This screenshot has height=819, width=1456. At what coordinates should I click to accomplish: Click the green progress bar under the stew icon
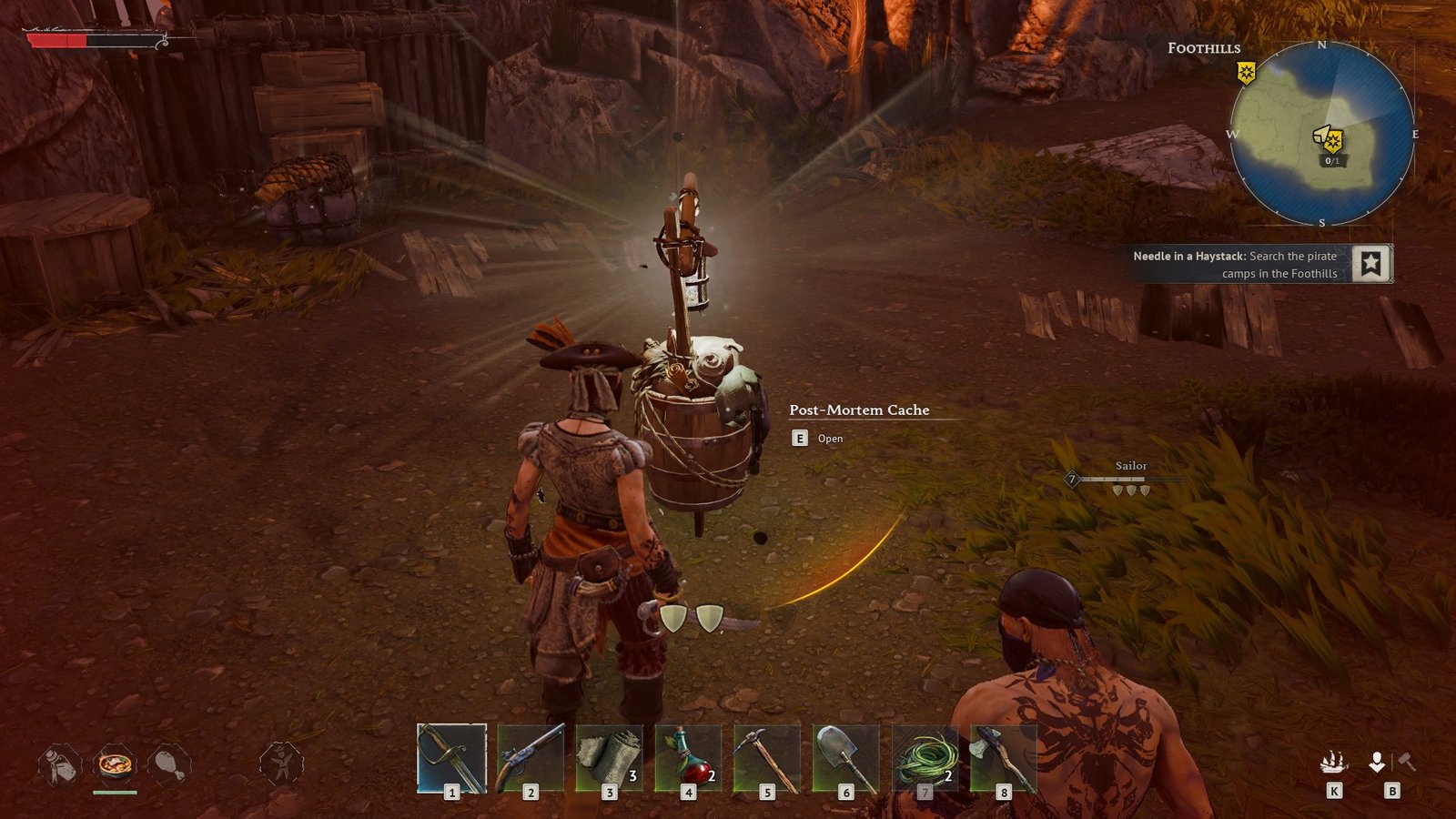click(x=116, y=791)
